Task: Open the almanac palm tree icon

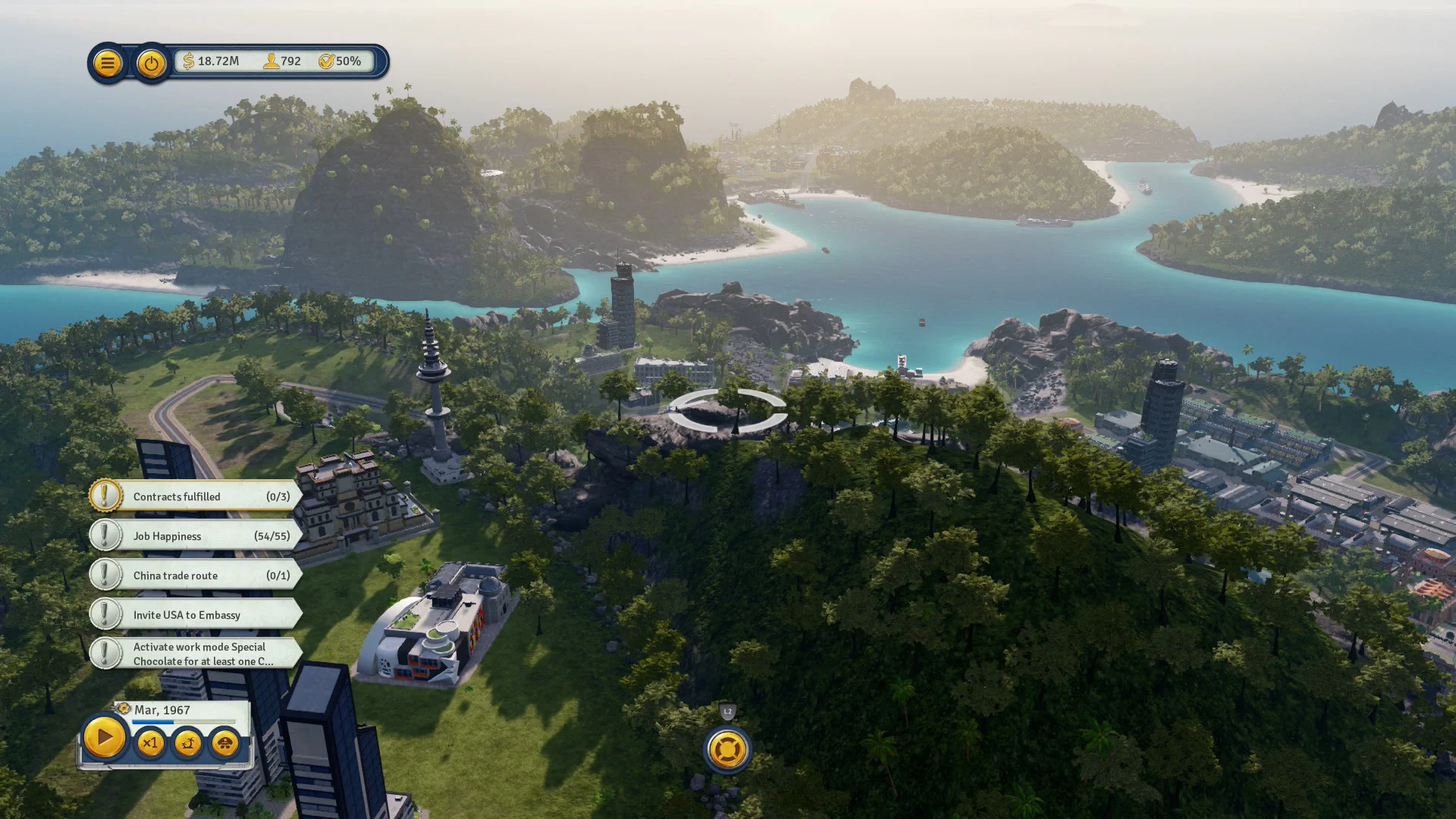Action: pos(188,744)
